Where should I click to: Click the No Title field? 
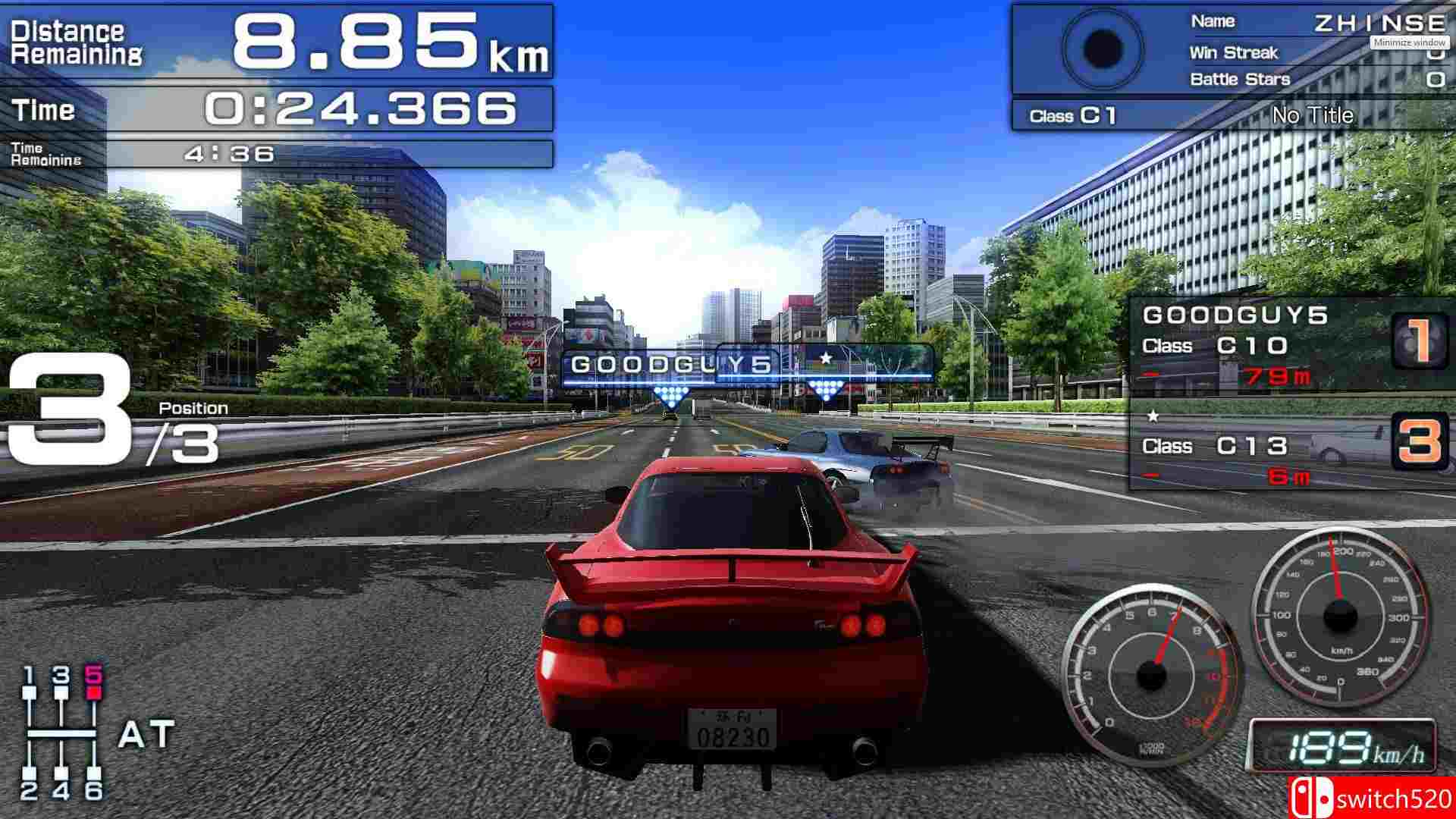click(1313, 115)
